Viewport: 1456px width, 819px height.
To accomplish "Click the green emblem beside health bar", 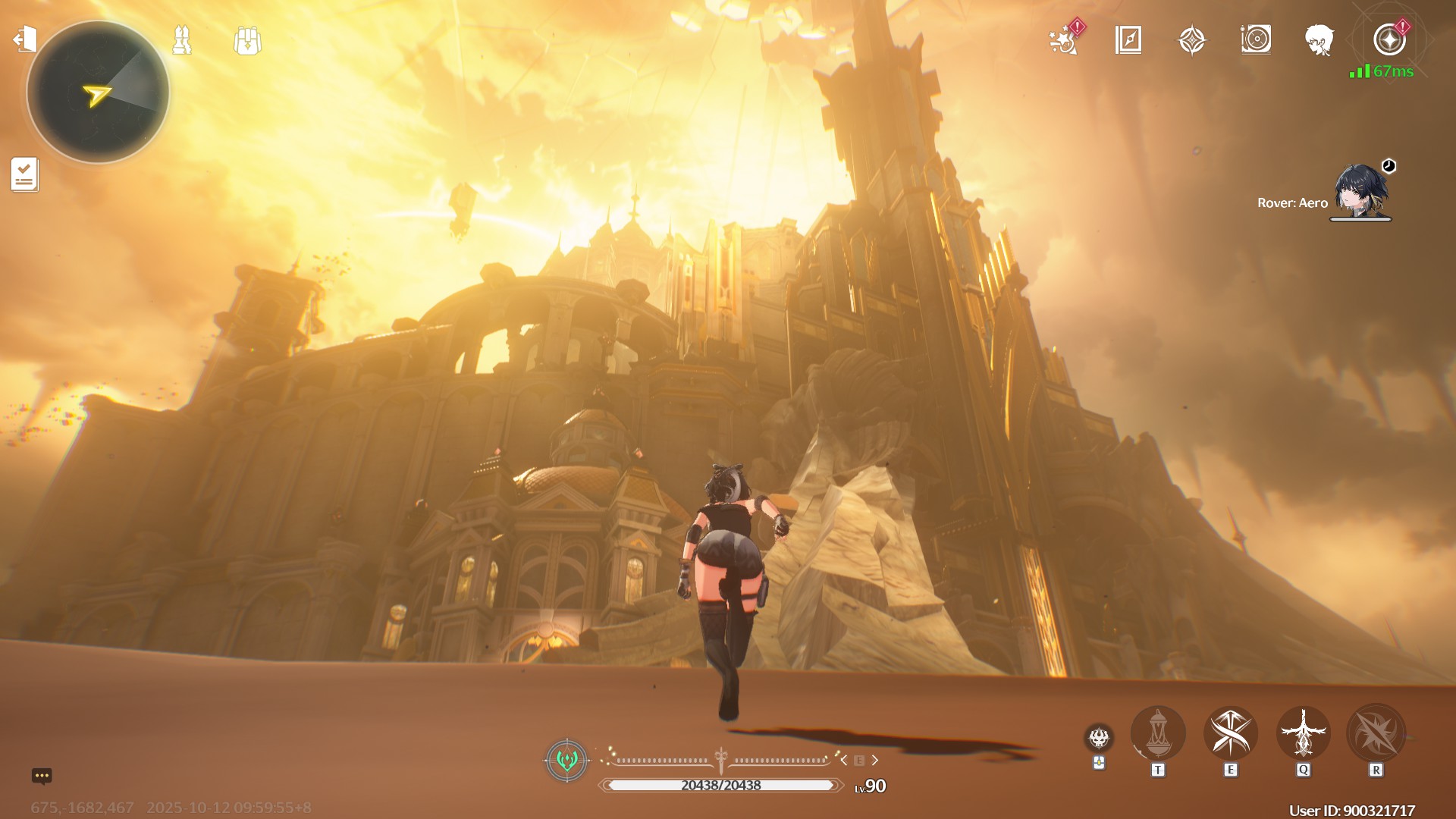I will pyautogui.click(x=566, y=760).
